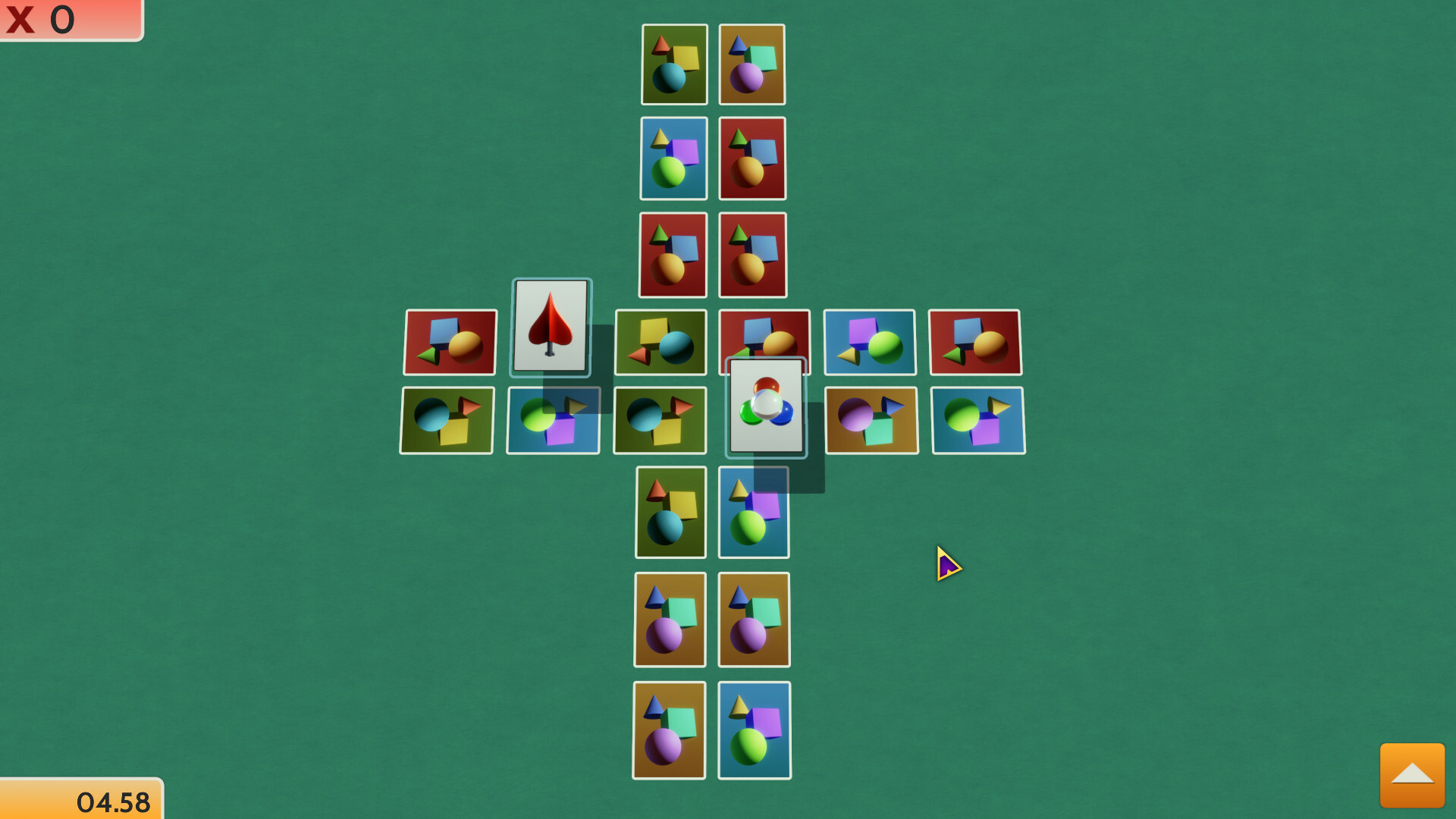Click the purple cursor arrow location card nearby
Viewport: 1456px width, 819px height.
click(x=947, y=563)
